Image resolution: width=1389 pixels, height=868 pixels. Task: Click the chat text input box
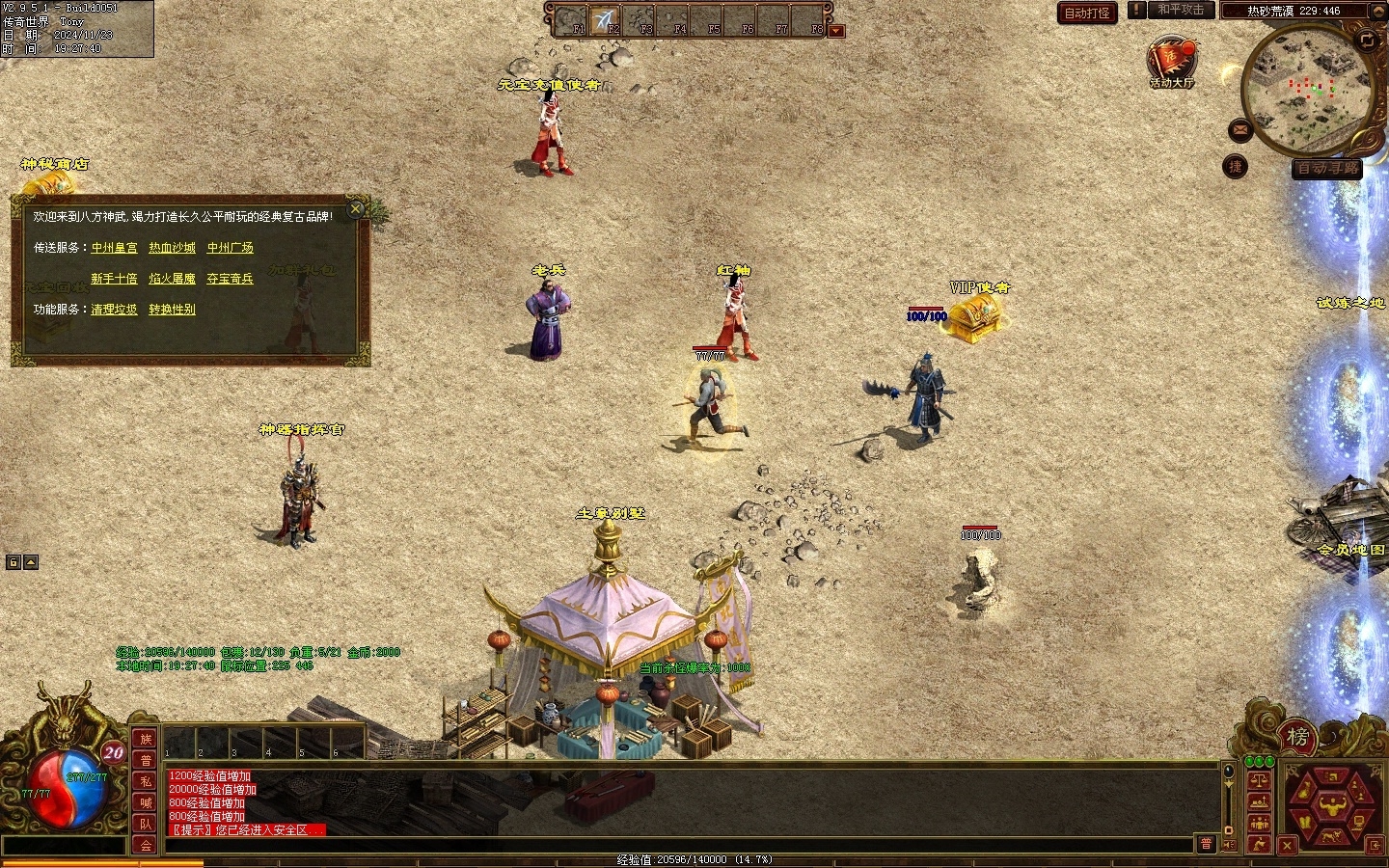[x=675, y=845]
